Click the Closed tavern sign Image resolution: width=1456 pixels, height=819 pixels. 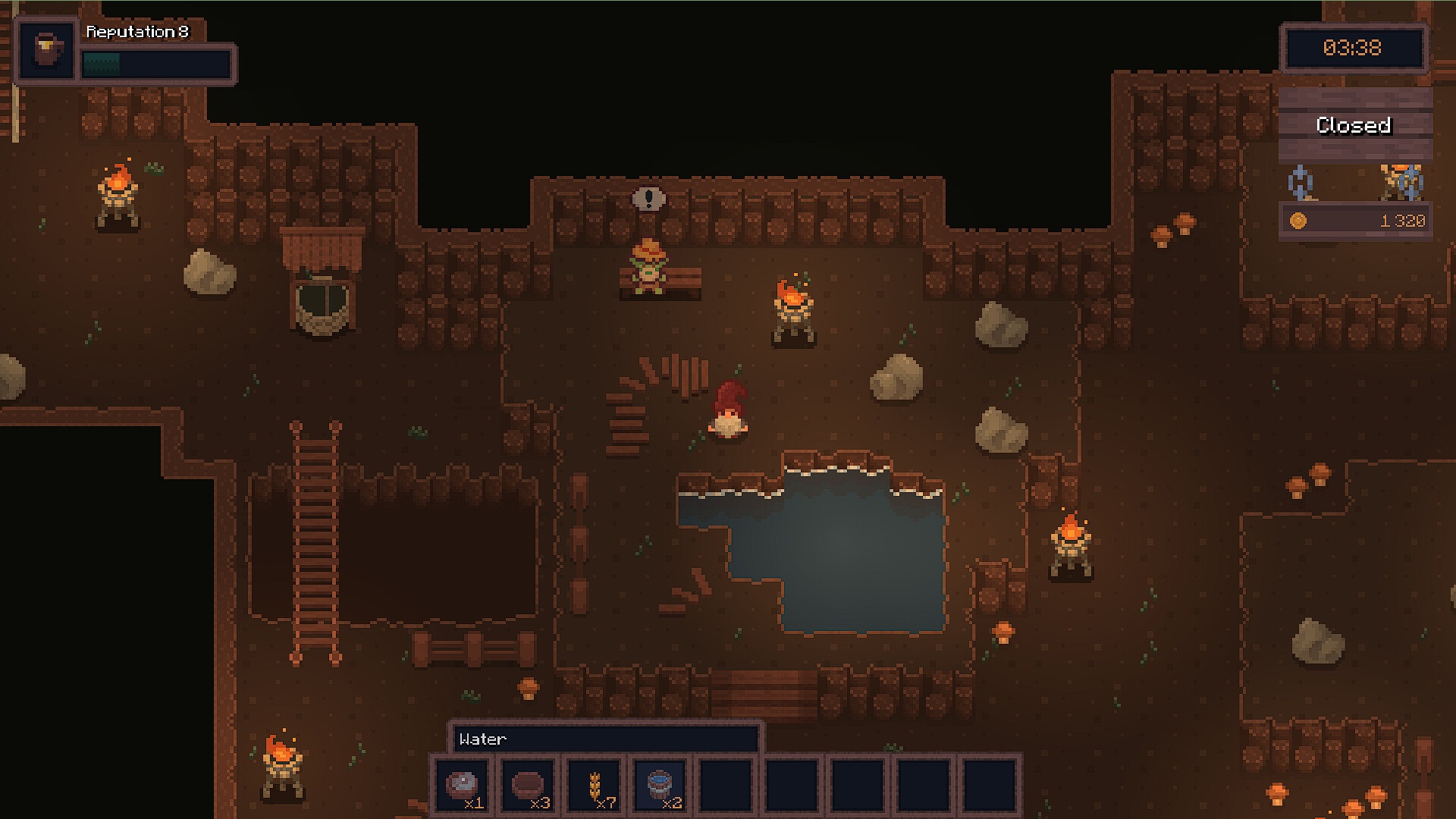[x=1354, y=125]
